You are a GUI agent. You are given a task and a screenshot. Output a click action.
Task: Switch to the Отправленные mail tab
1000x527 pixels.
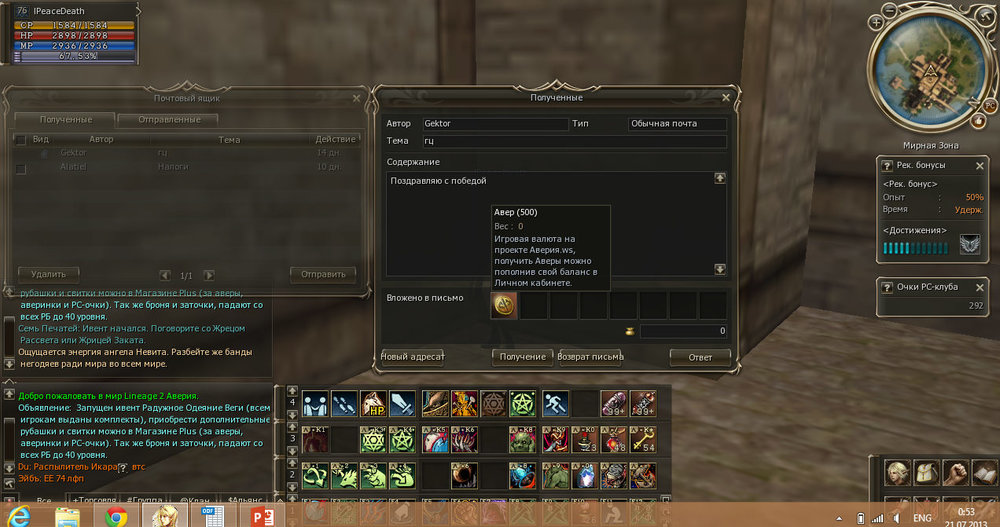click(x=175, y=120)
